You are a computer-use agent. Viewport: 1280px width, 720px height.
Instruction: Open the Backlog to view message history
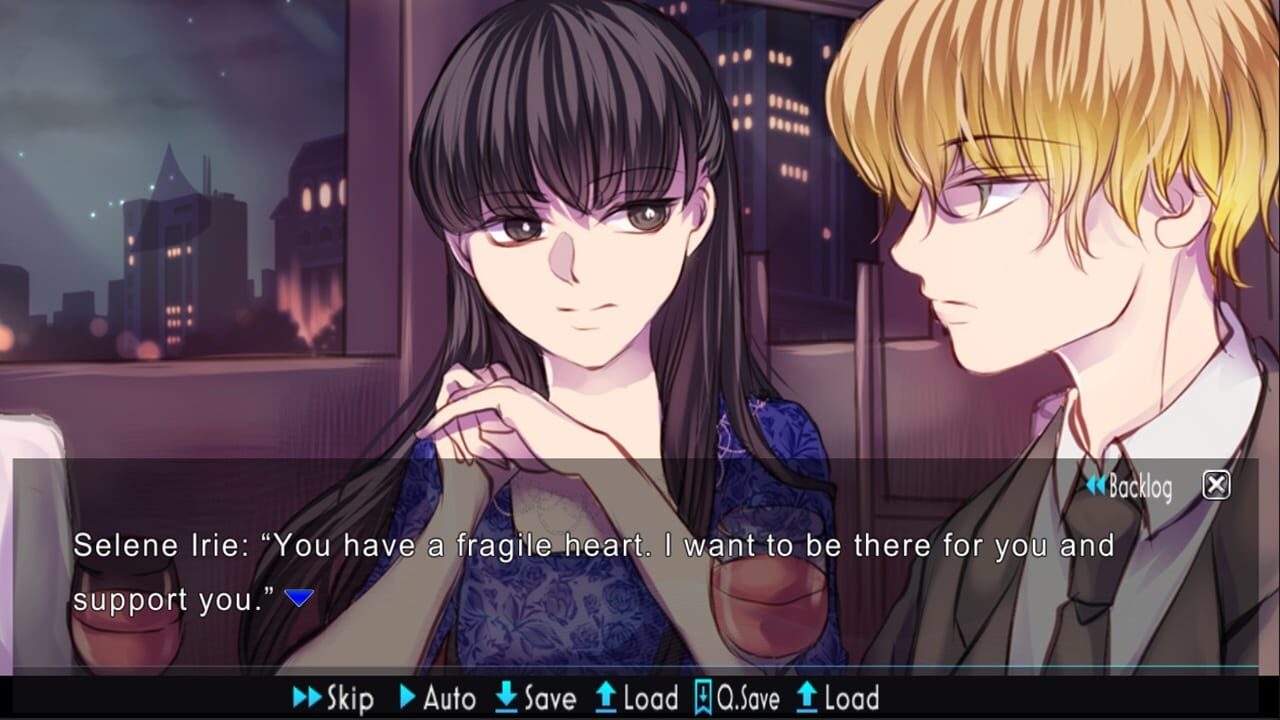tap(1135, 486)
